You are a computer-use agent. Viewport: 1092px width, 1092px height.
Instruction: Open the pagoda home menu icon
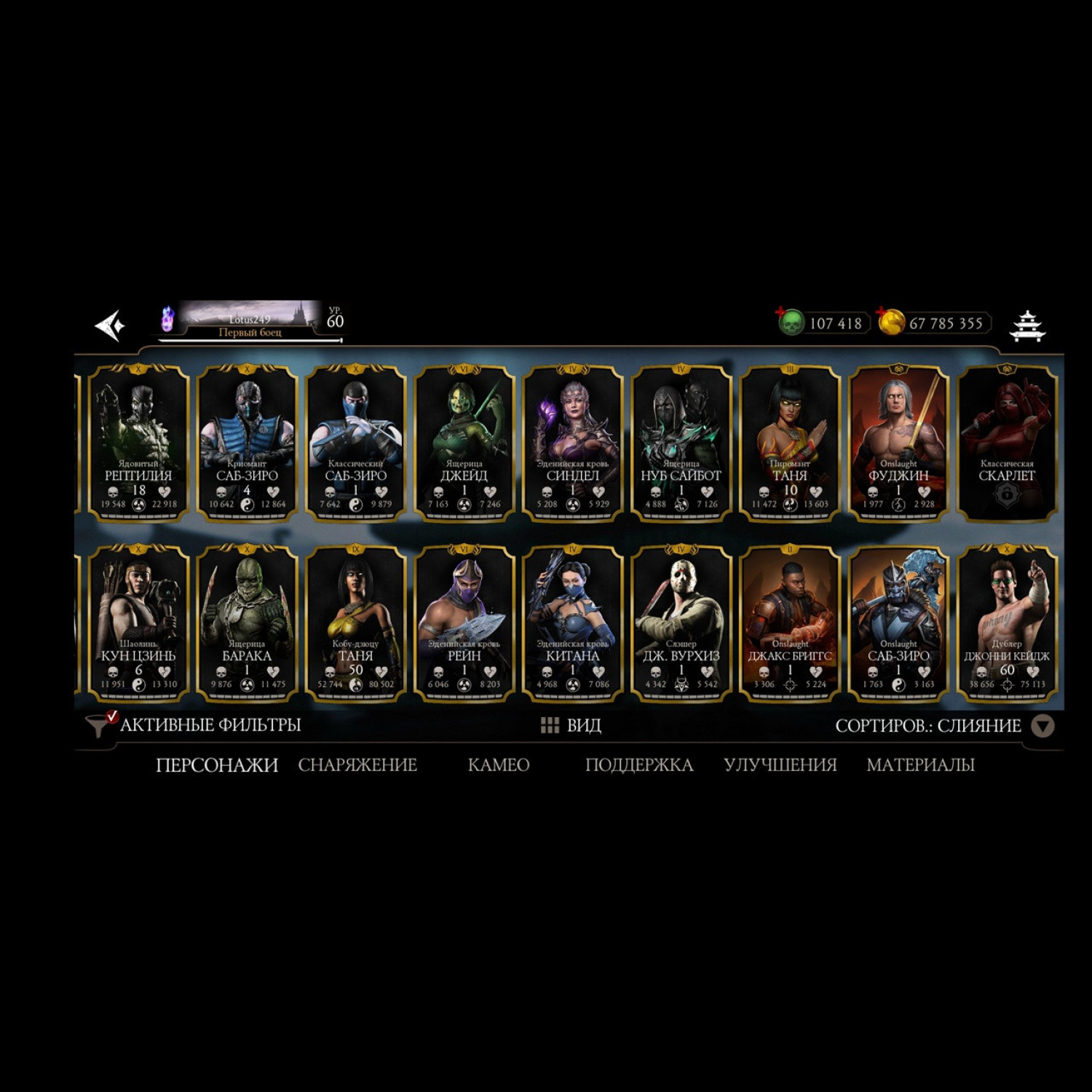point(1027,325)
